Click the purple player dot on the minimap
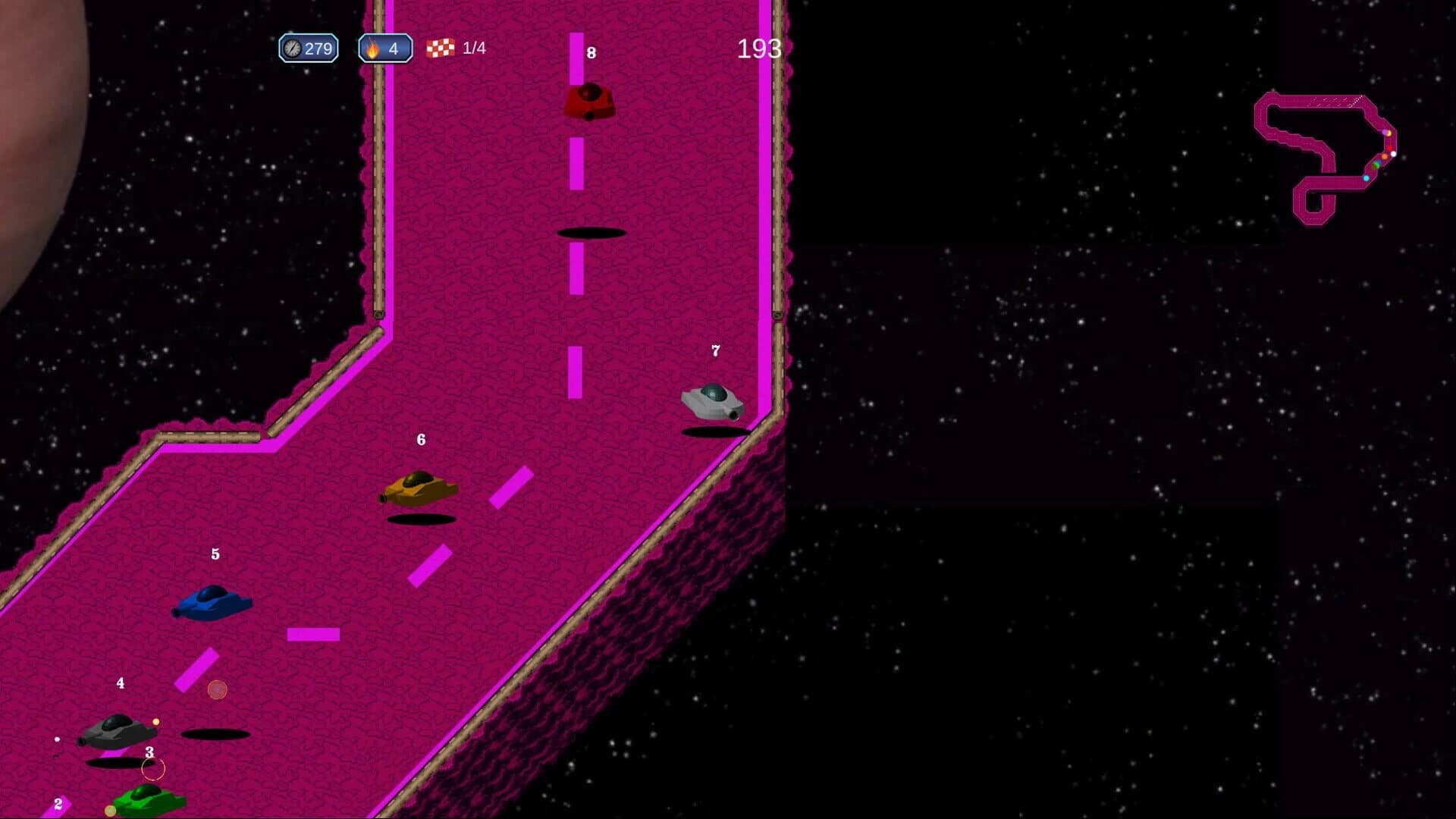This screenshot has height=819, width=1456. tap(1385, 132)
